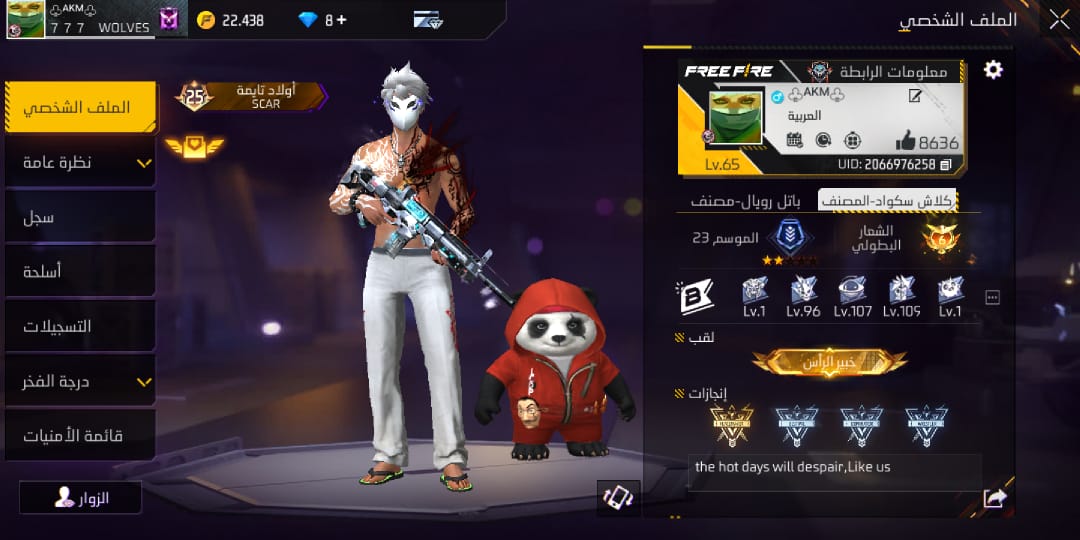Edit the signature text box
Image resolution: width=1080 pixels, height=540 pixels.
point(834,468)
